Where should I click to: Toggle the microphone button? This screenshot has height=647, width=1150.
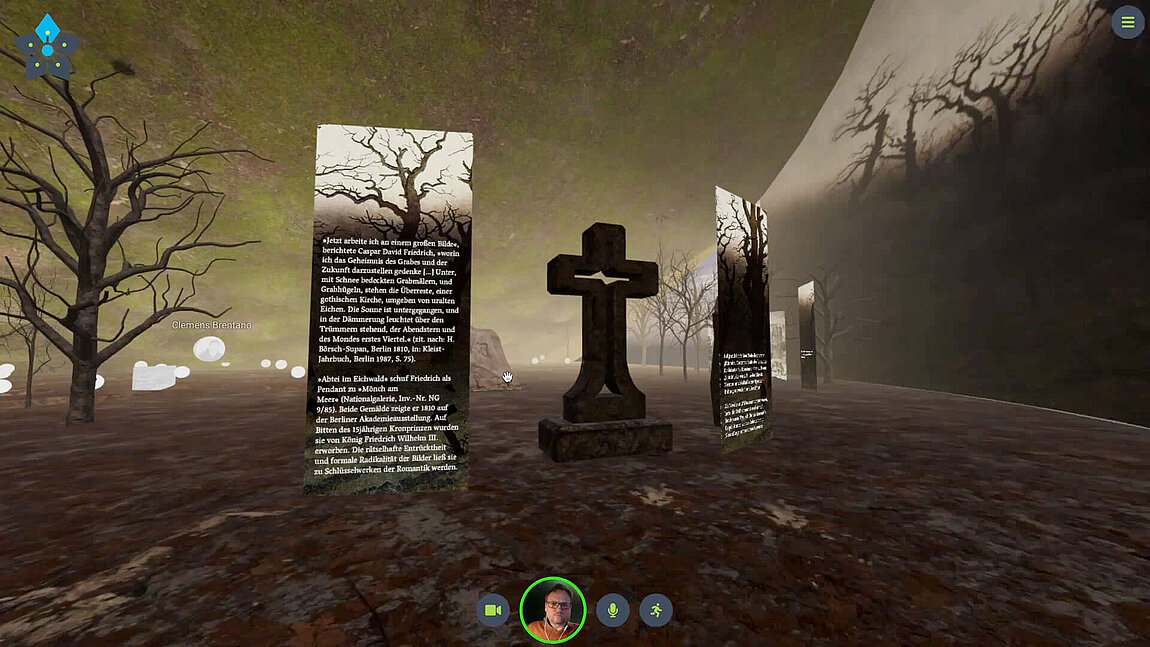point(613,610)
